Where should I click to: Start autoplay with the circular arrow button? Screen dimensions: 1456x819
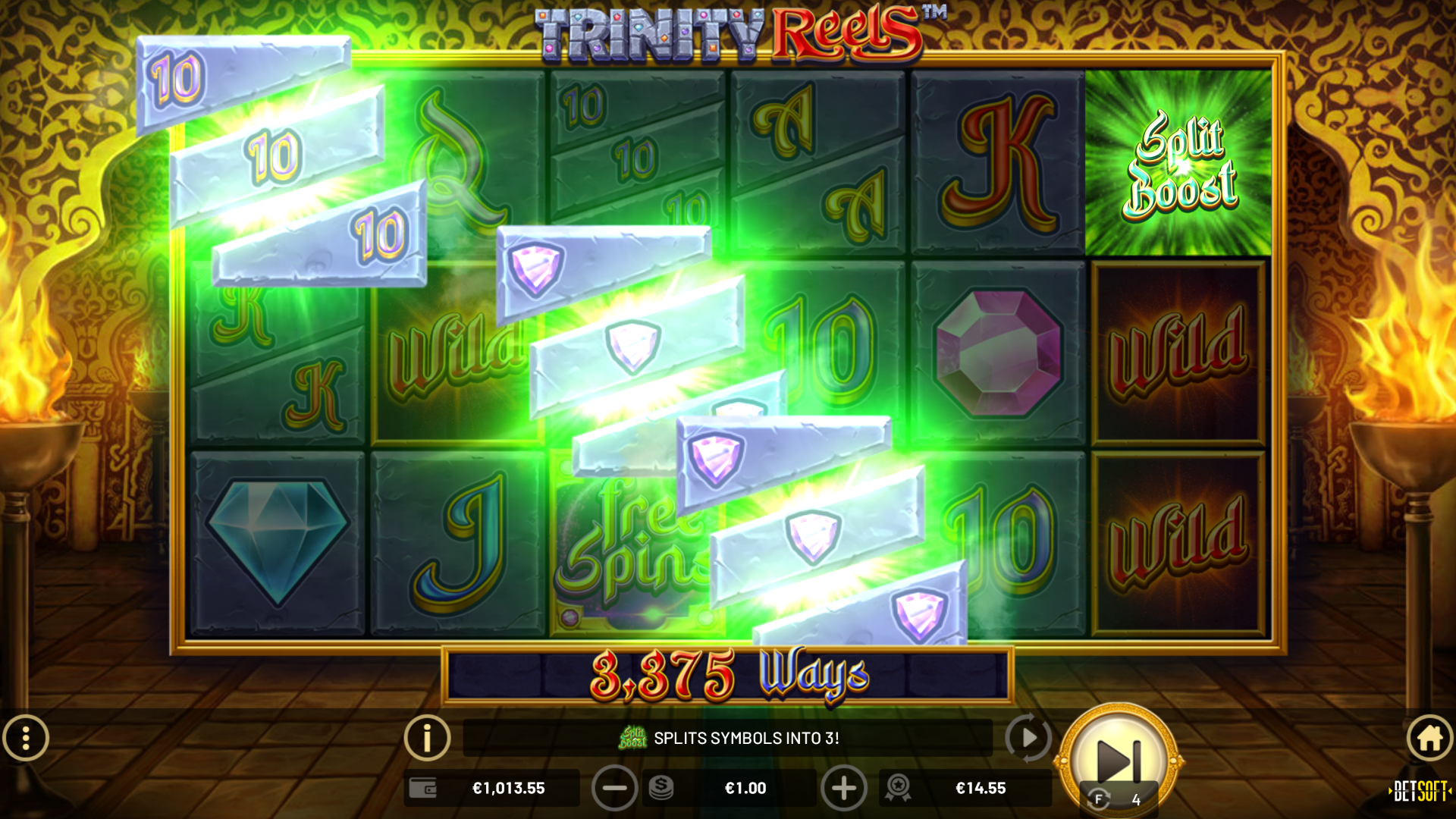click(x=1028, y=737)
